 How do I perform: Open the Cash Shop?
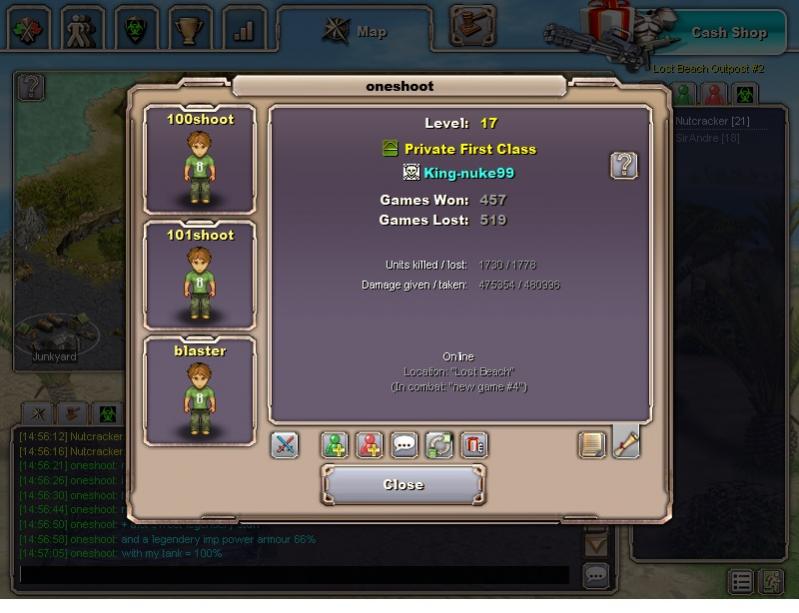(x=728, y=32)
